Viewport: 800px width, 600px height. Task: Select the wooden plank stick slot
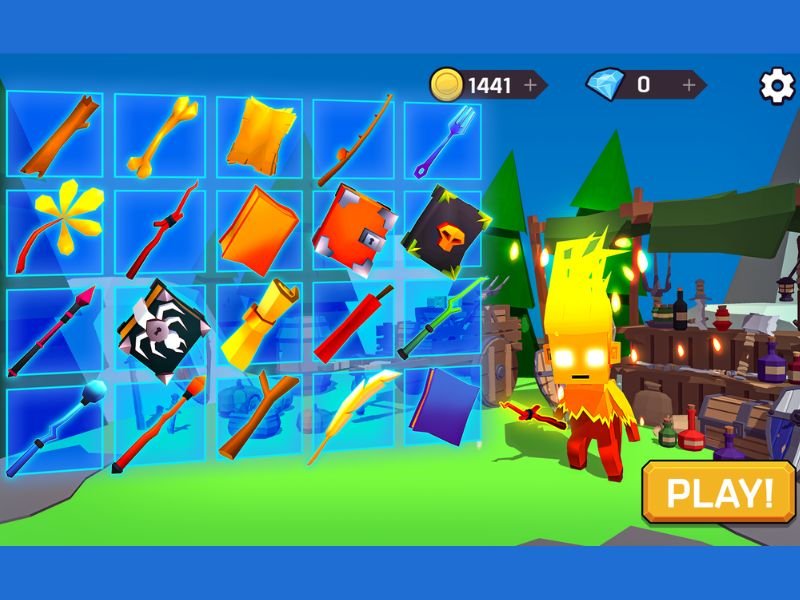[x=58, y=135]
